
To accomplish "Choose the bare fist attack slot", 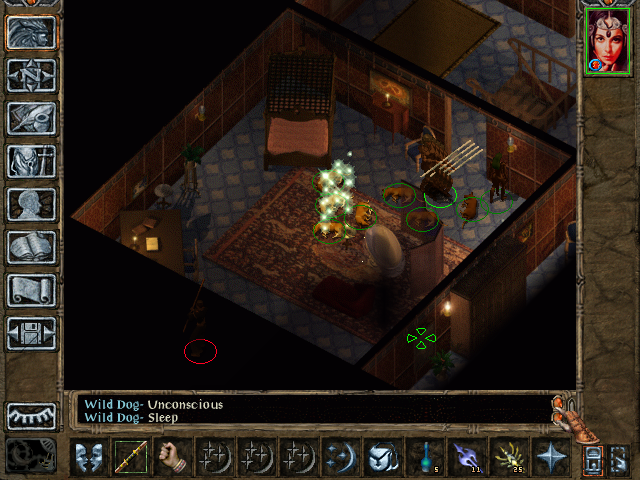I will pyautogui.click(x=173, y=457).
